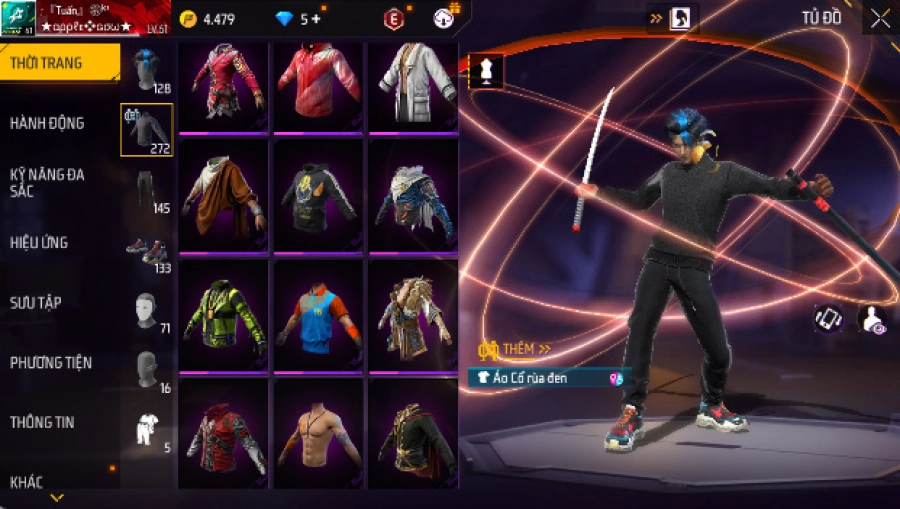Add diamonds with the plus button
Screen dimensions: 900x509
pyautogui.click(x=316, y=19)
